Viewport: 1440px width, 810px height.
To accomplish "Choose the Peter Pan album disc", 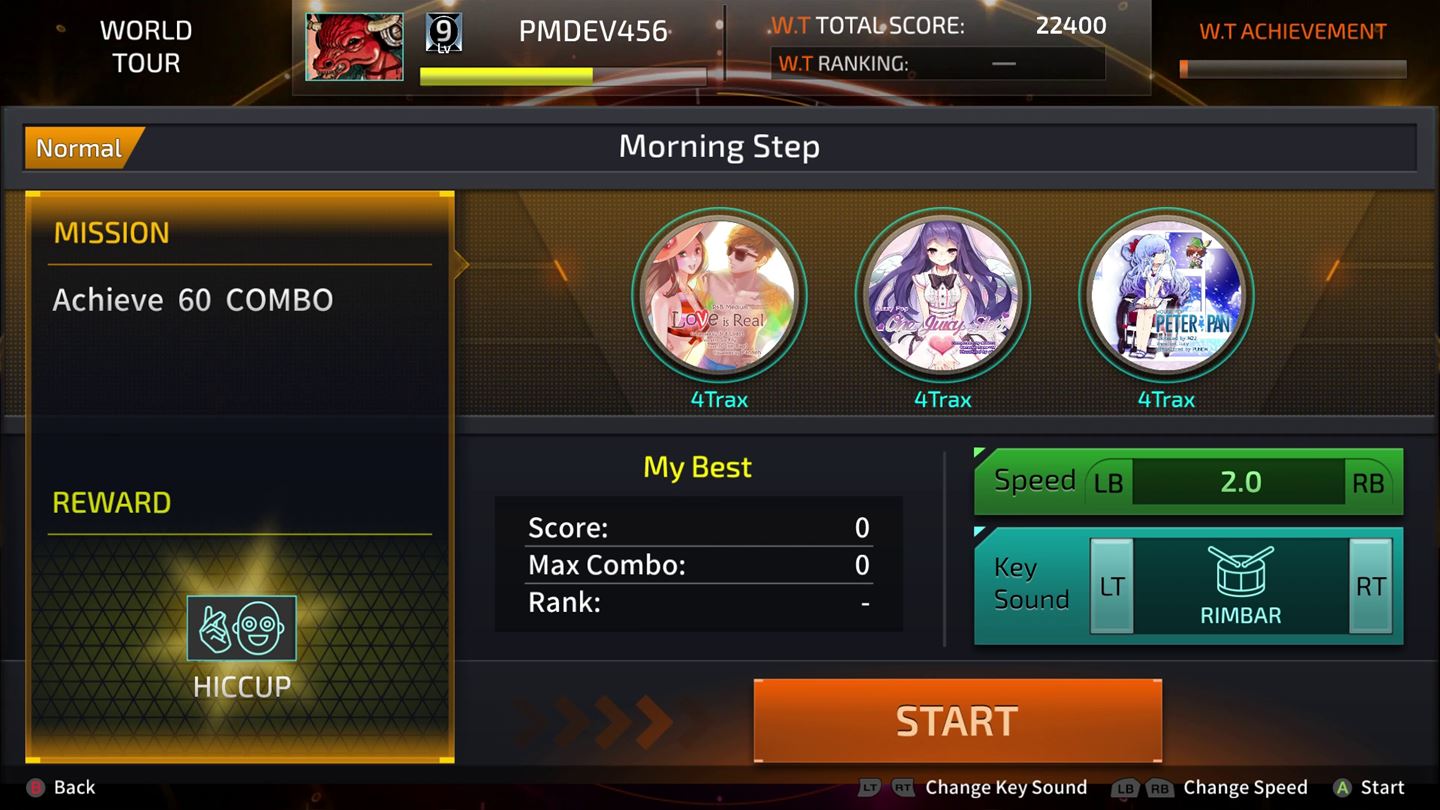I will [x=1166, y=294].
